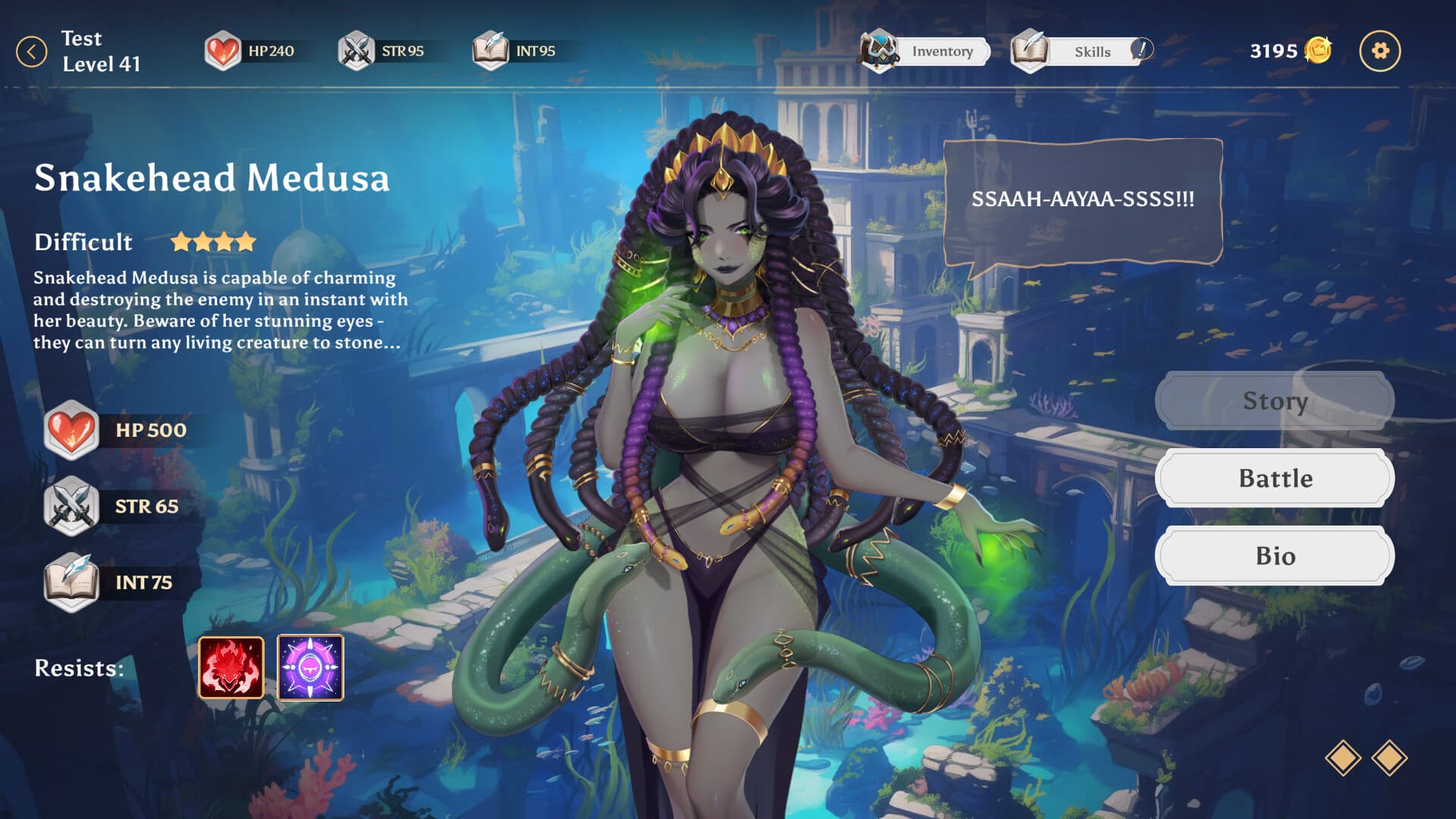This screenshot has height=819, width=1456.
Task: Inspect the purple magic resist icon
Action: 310,667
